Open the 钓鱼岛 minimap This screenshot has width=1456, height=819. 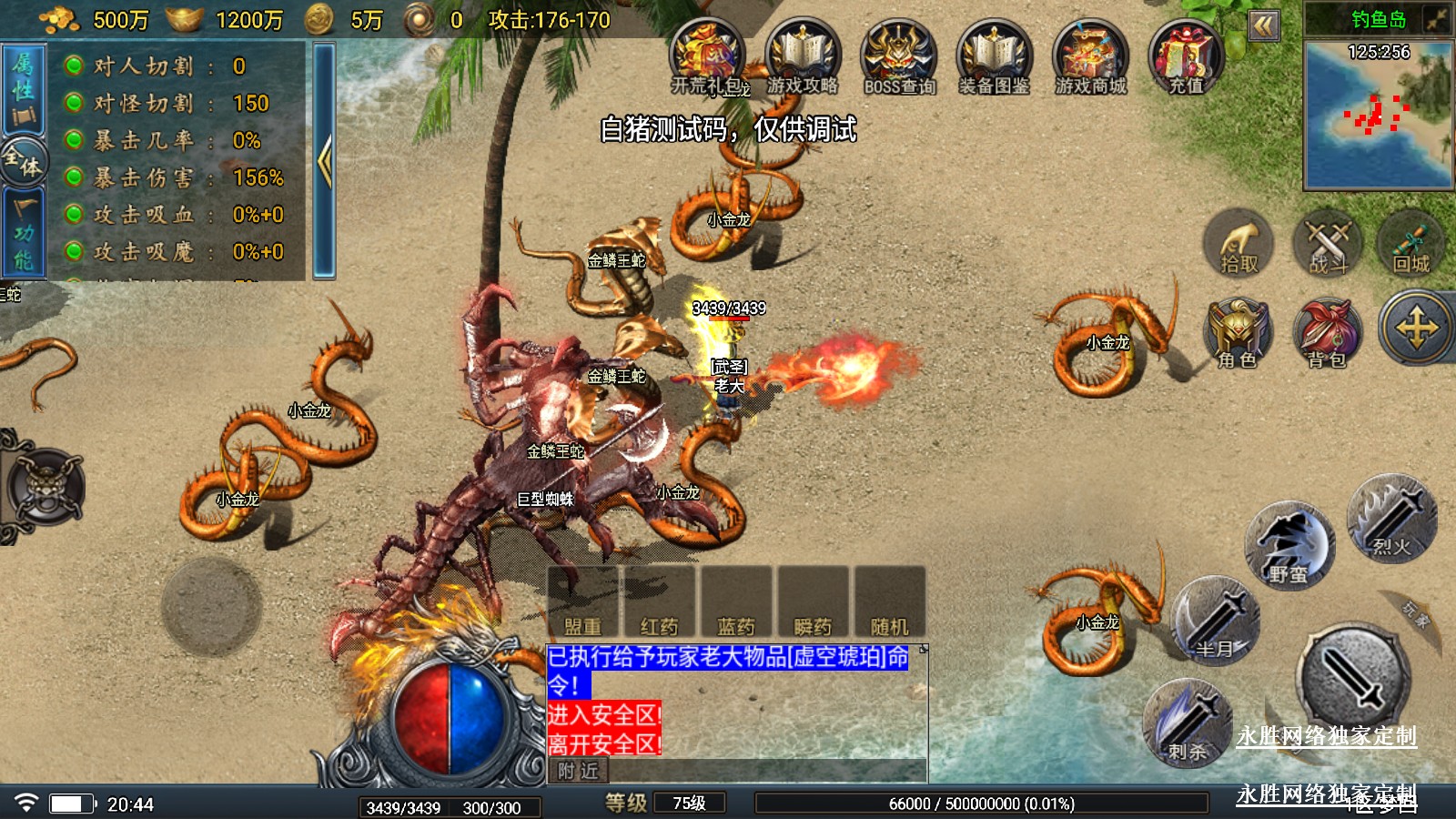(x=1378, y=114)
